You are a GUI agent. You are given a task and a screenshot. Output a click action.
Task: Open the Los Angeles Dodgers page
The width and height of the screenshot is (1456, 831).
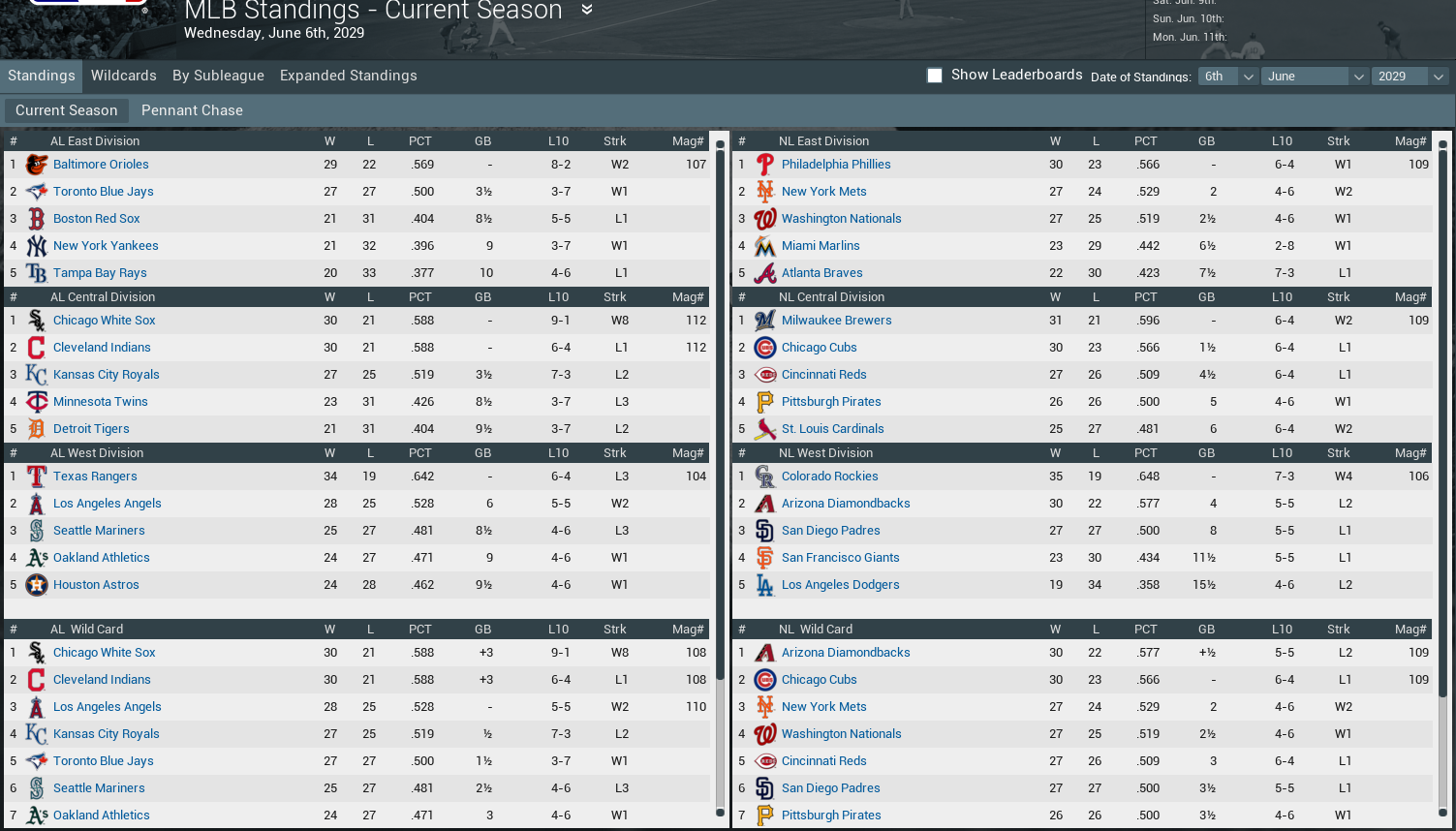840,585
